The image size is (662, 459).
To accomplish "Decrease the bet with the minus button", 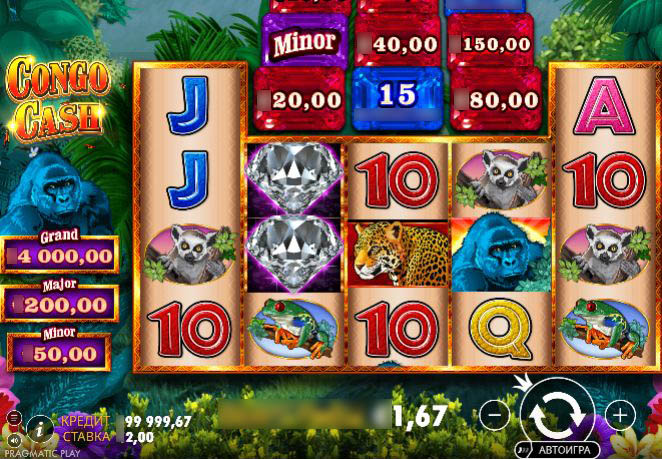I will [x=491, y=413].
